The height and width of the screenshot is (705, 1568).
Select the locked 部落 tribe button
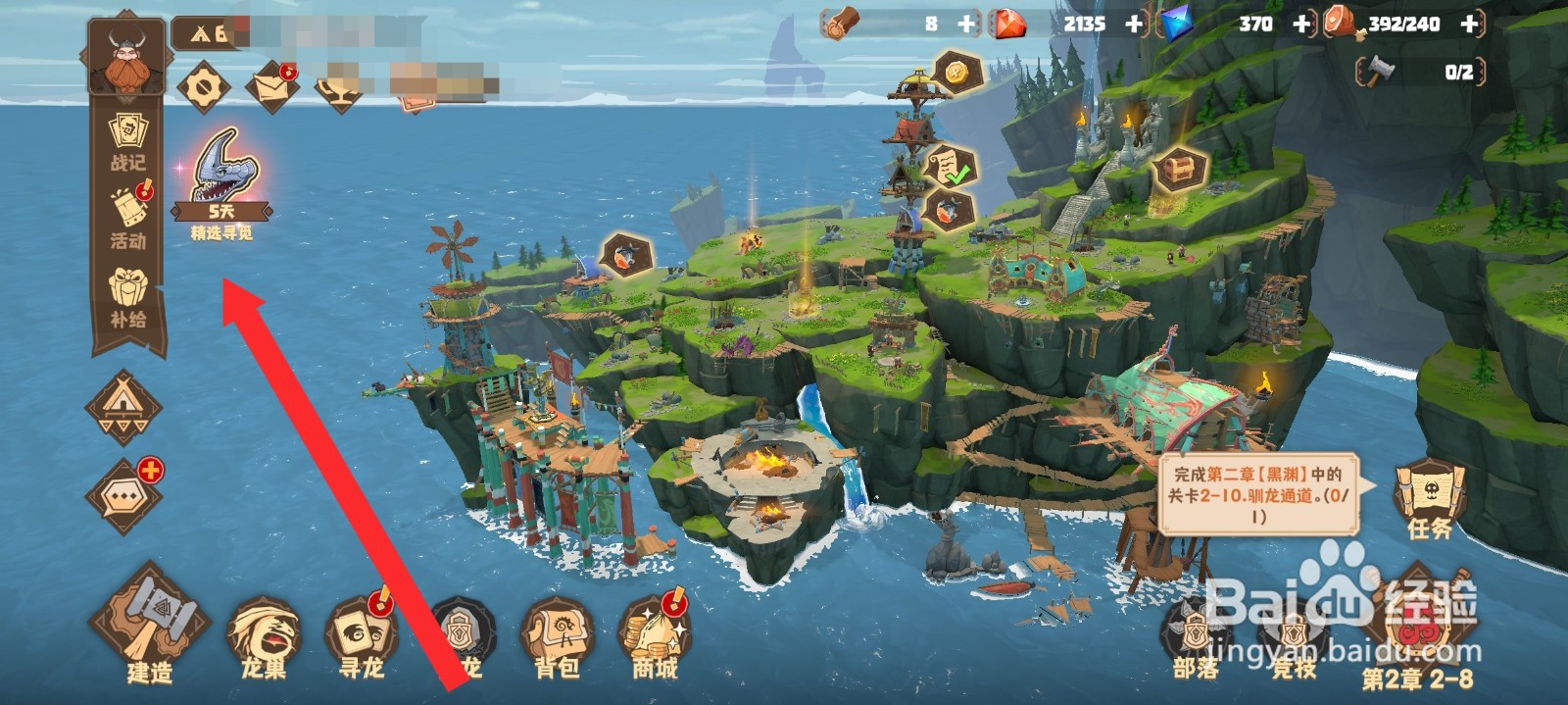click(x=1196, y=637)
